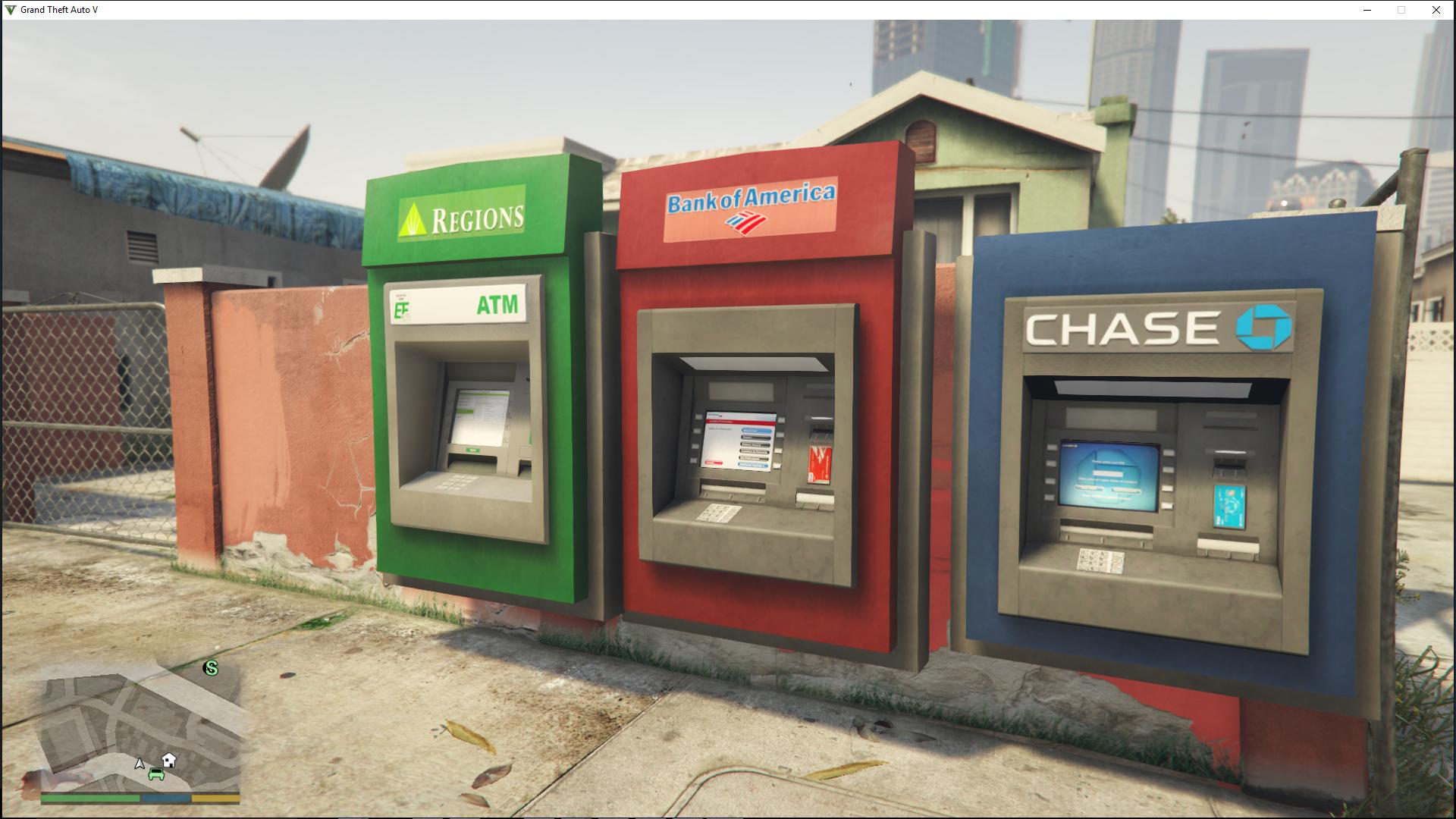1456x819 pixels.
Task: Click the white player arrow on minimap
Action: click(140, 764)
